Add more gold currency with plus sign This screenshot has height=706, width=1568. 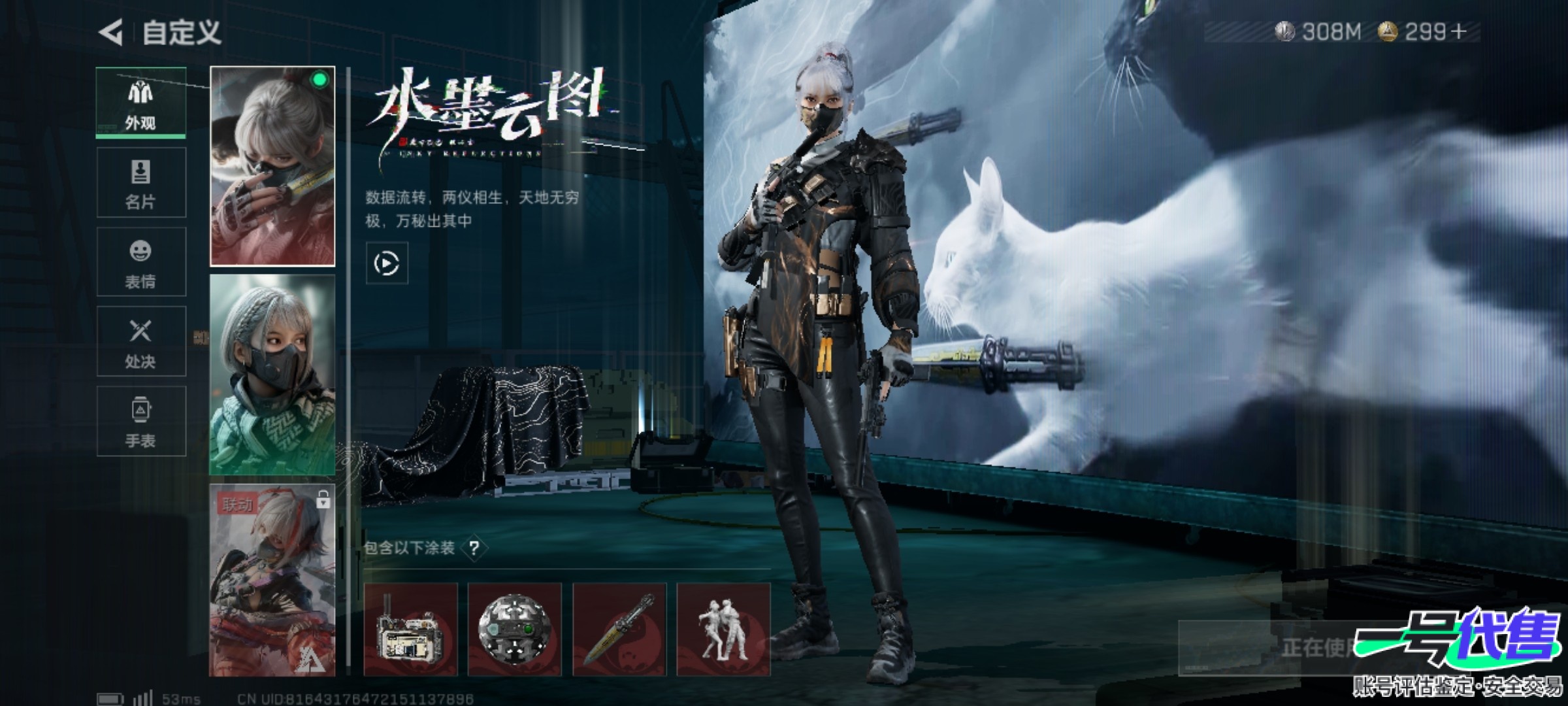[x=1458, y=31]
